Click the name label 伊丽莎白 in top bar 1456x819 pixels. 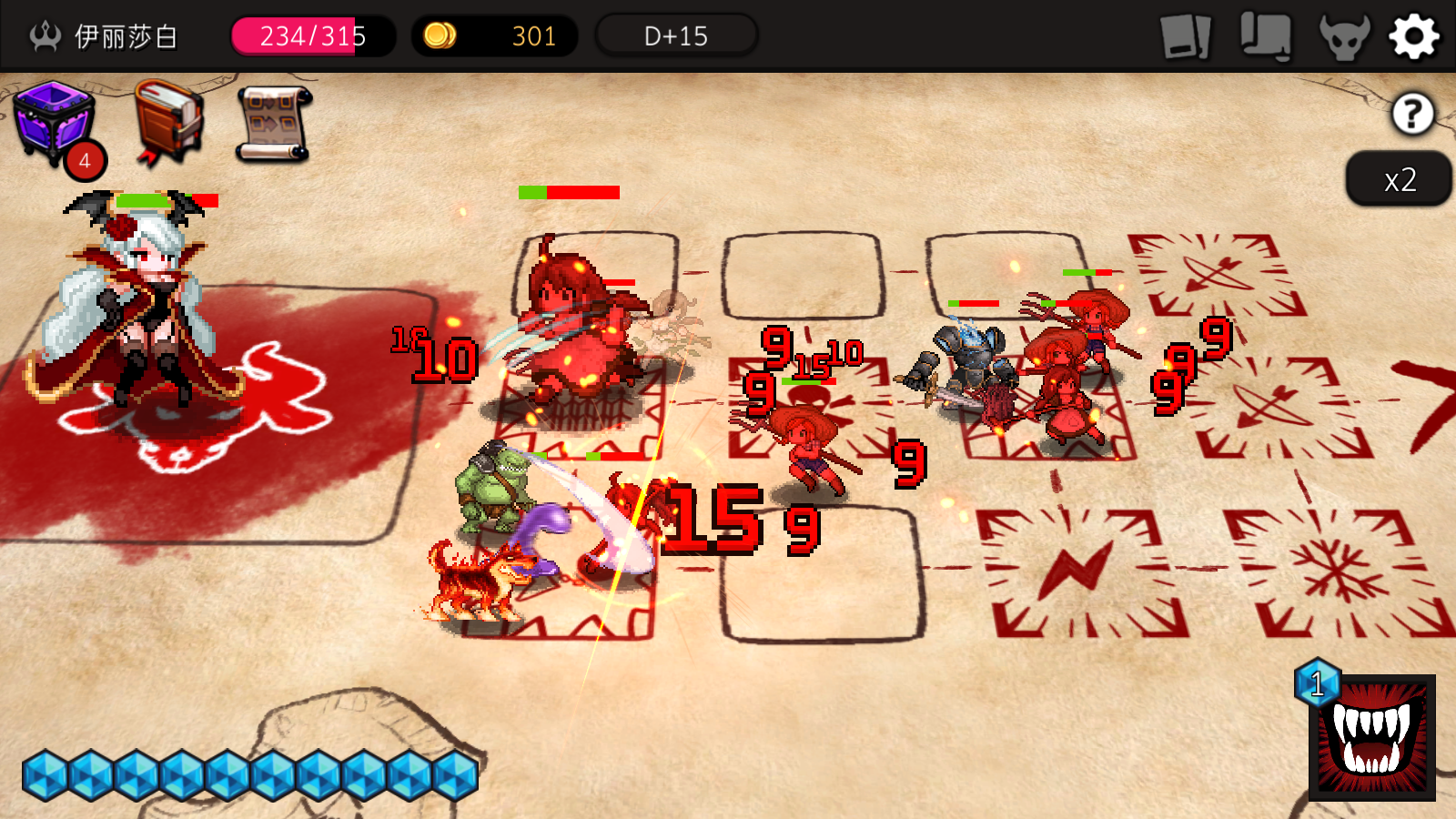pos(126,36)
